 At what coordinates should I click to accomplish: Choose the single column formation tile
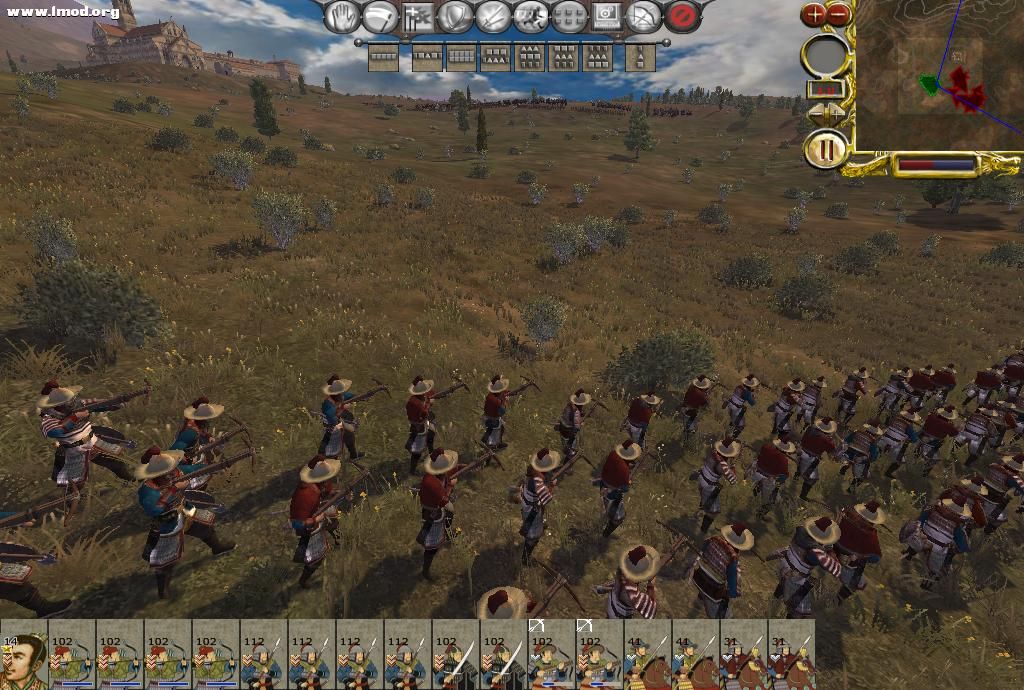[641, 58]
